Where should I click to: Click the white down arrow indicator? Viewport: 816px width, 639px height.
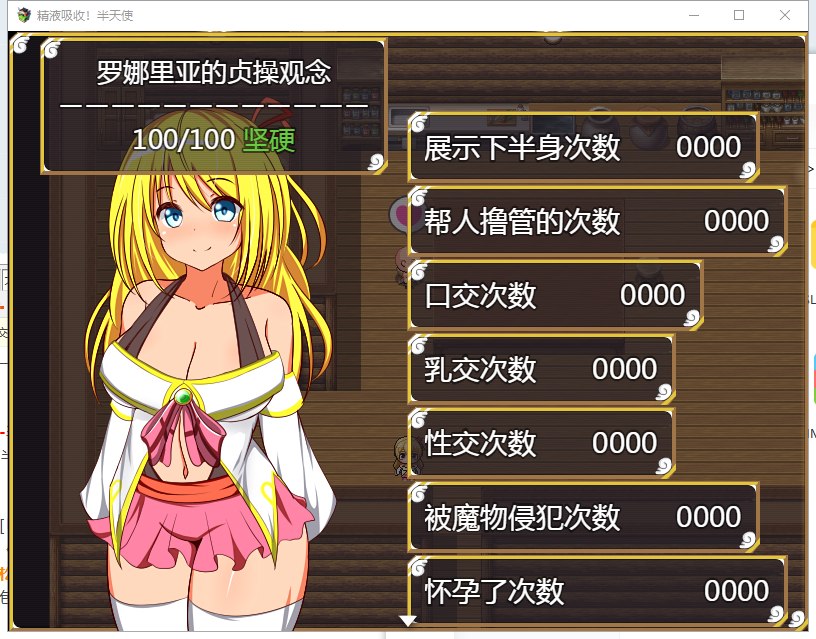coord(407,621)
